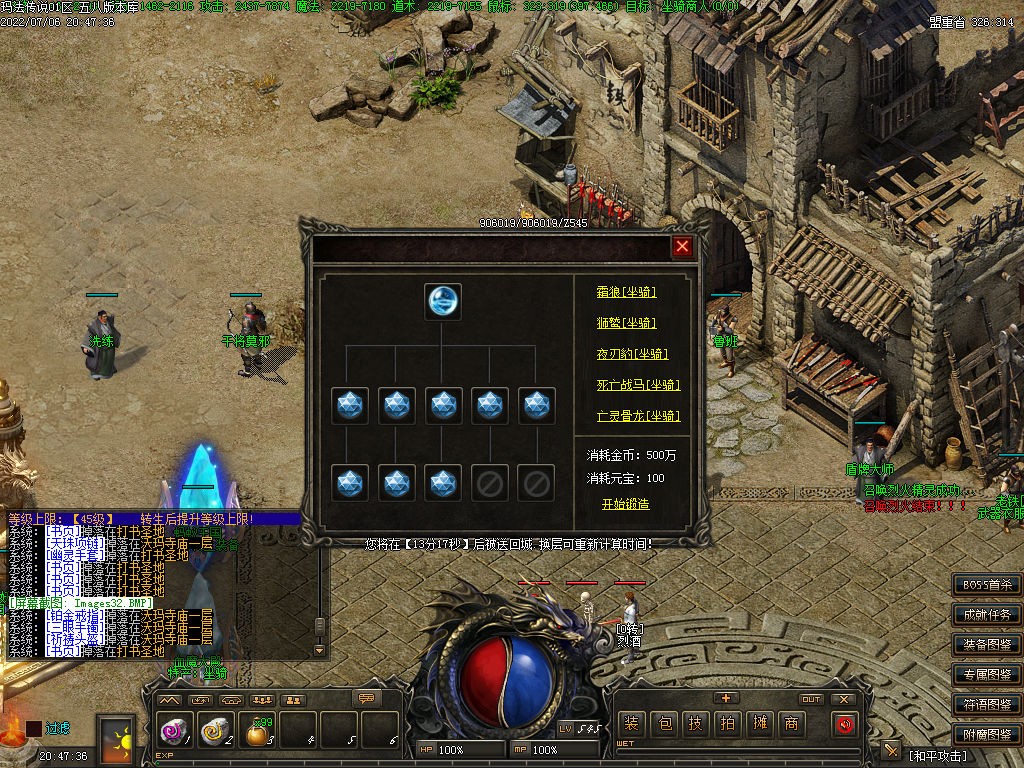
Task: Open the BOSS首杀 panel
Action: pyautogui.click(x=987, y=585)
